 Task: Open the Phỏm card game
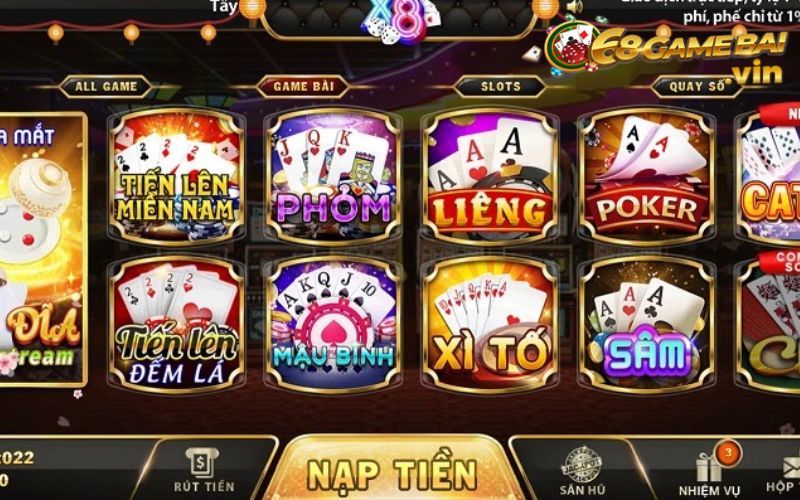333,176
